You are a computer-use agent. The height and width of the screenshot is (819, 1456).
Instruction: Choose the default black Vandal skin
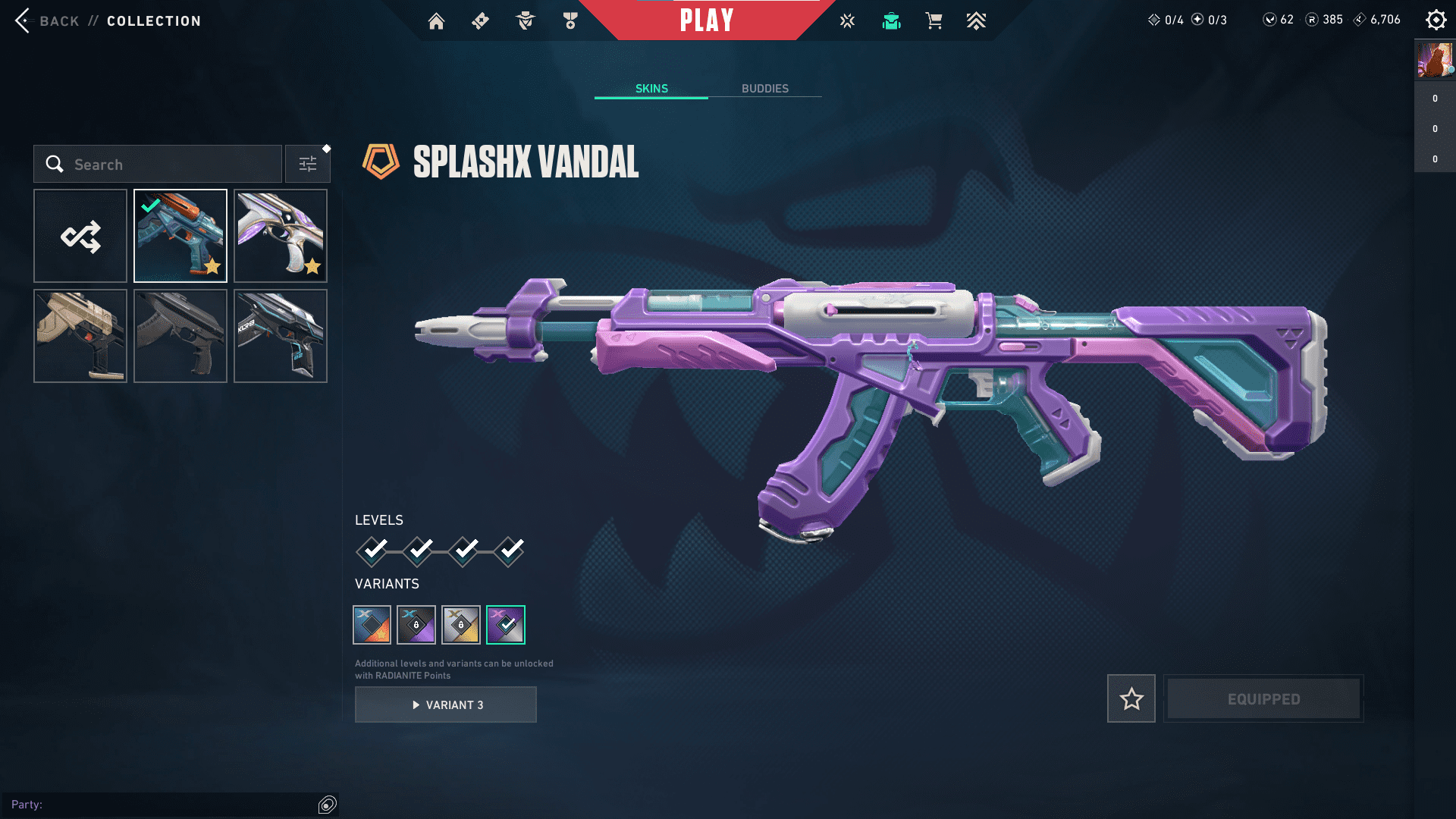tap(180, 336)
